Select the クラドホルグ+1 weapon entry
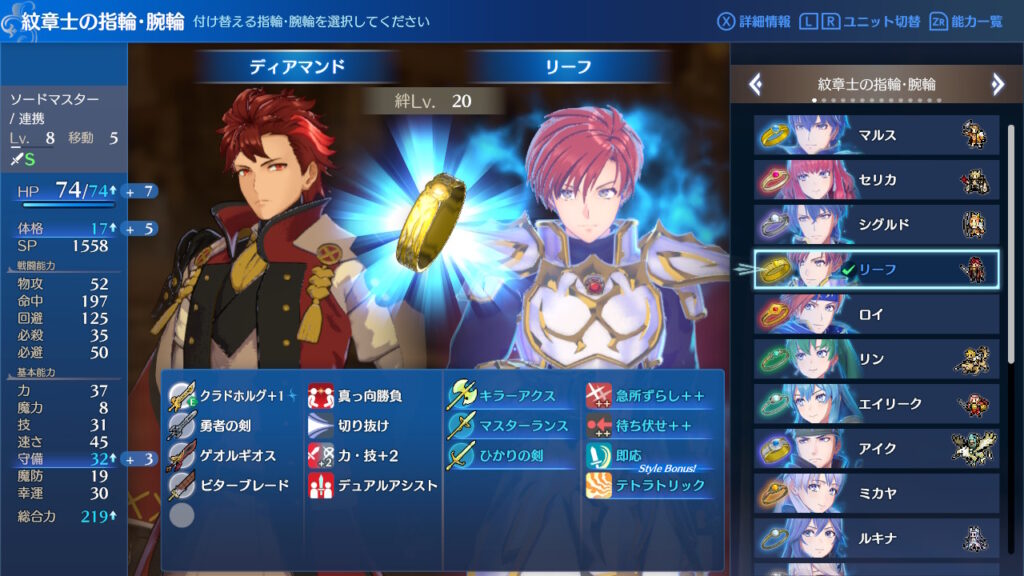Image resolution: width=1024 pixels, height=576 pixels. (x=230, y=396)
